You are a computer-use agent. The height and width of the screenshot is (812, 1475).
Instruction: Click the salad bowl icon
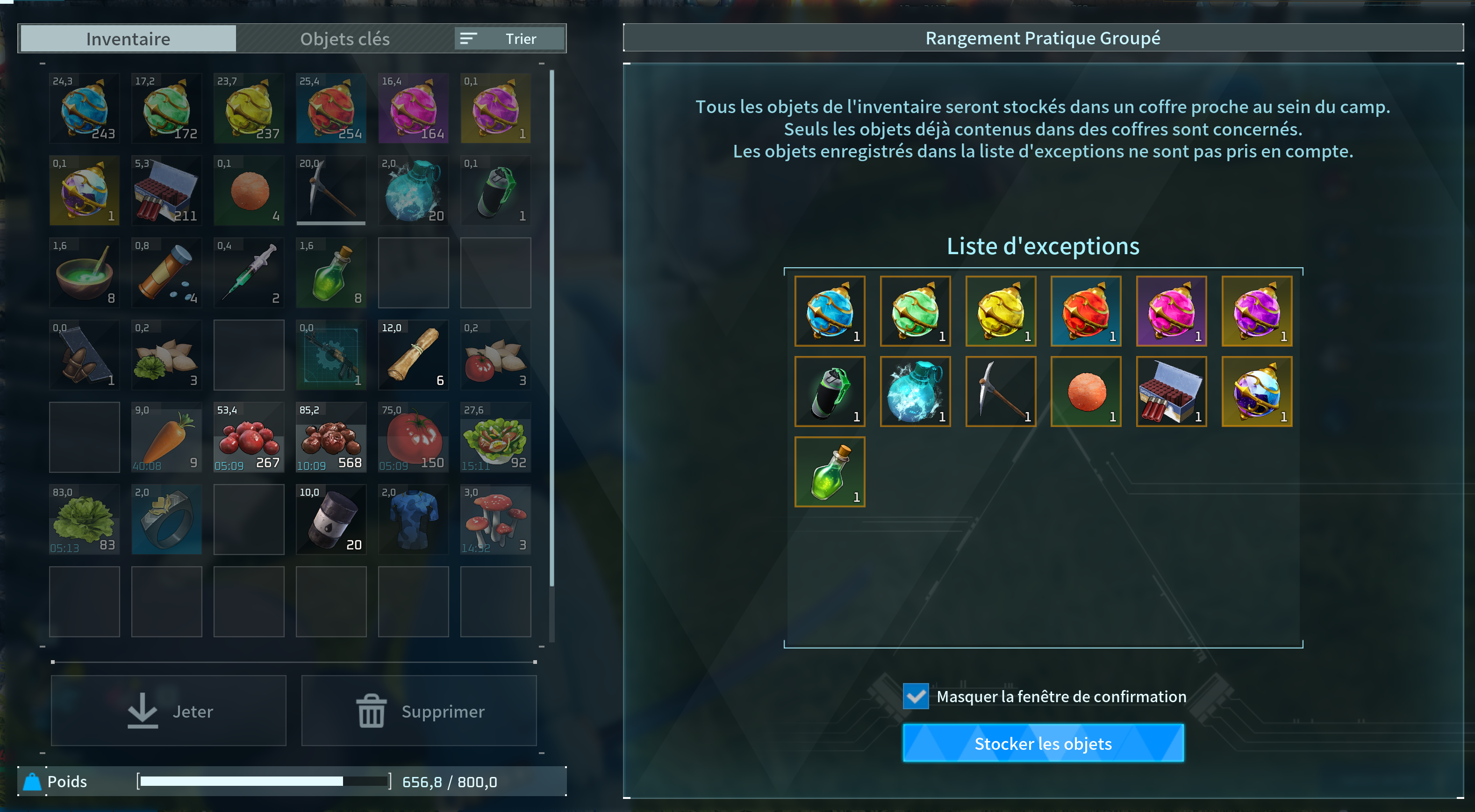coord(496,438)
